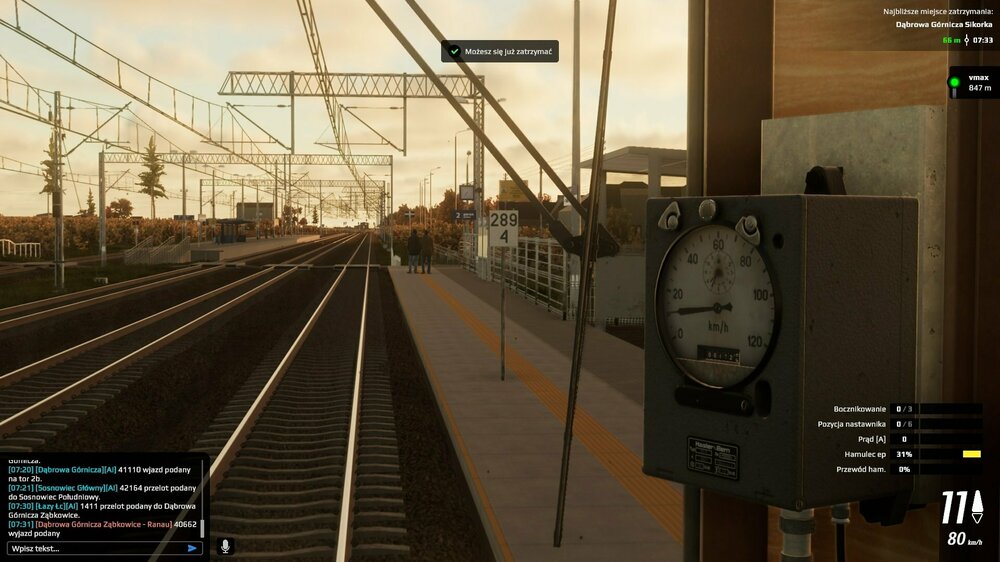Select the next stop Dąbrowa Górnicza Sikorka tracker
Screen dimensions: 1000x562
tap(937, 24)
